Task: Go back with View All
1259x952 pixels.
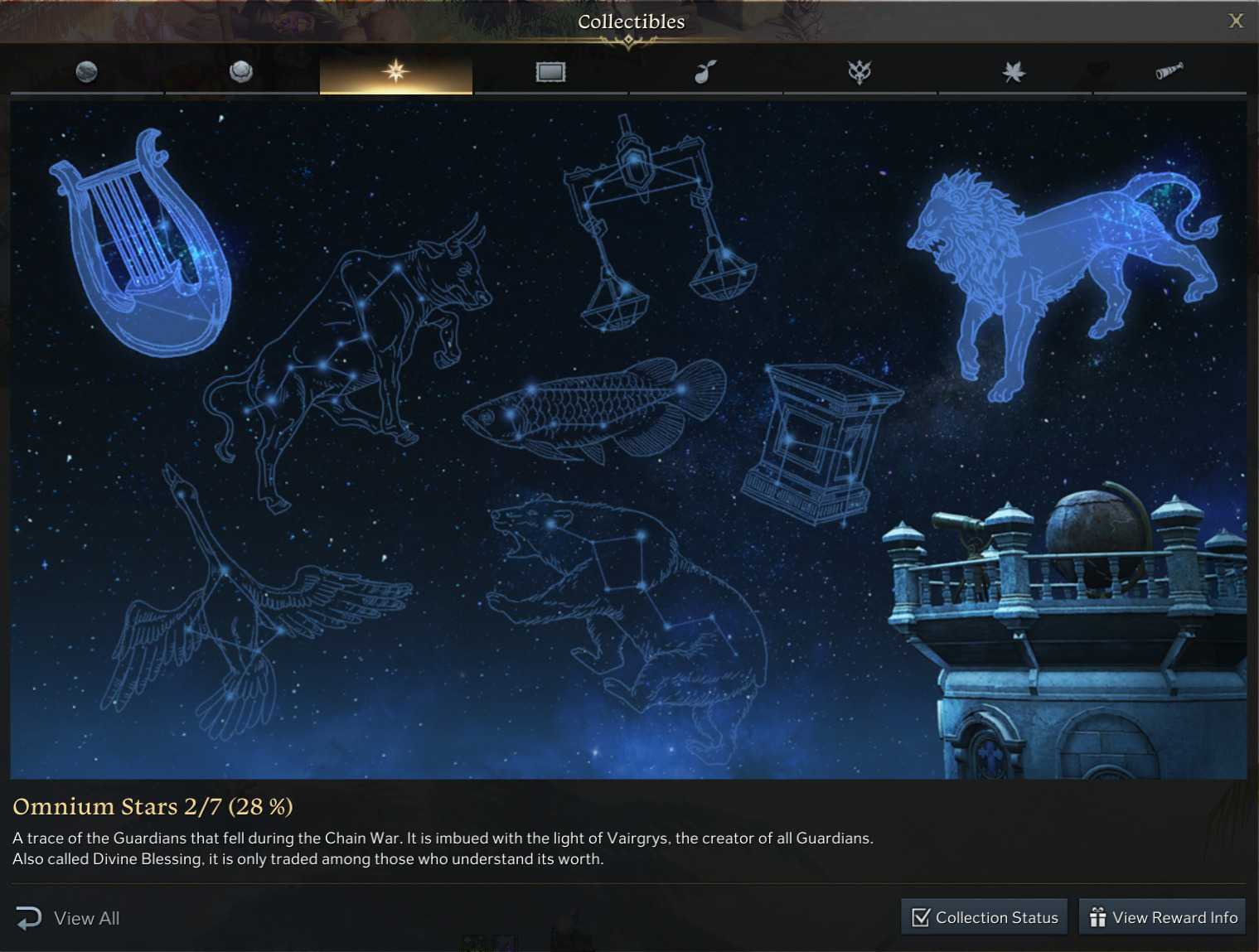Action: 68,918
